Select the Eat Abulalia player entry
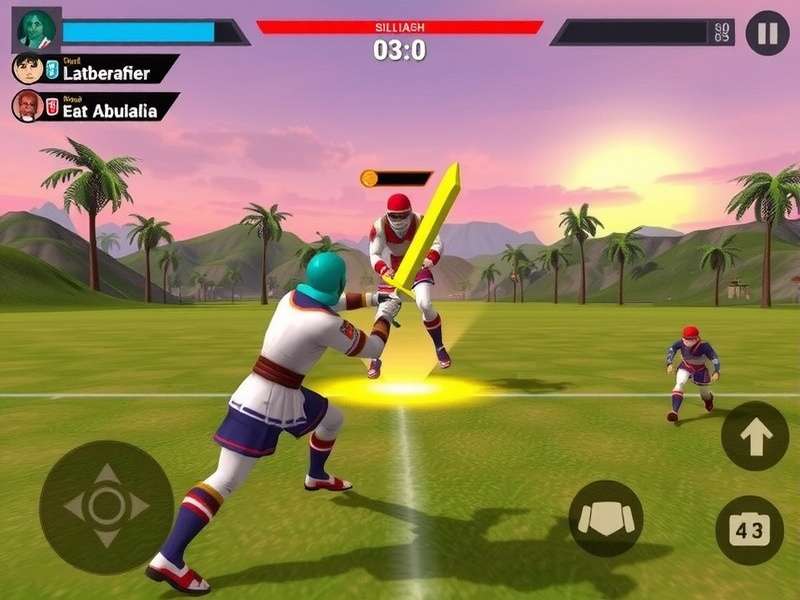The width and height of the screenshot is (800, 600). tap(96, 107)
